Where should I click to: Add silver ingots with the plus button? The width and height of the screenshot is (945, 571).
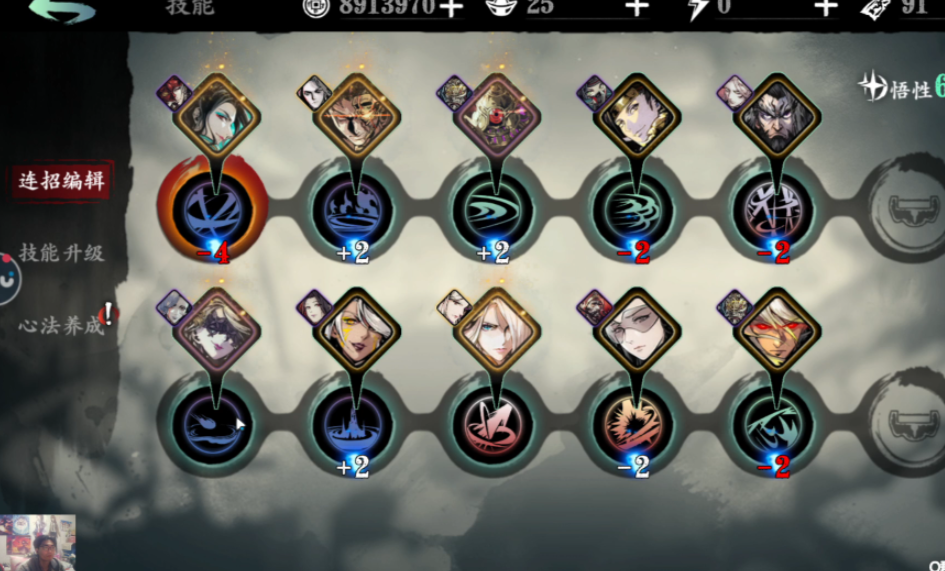(x=637, y=8)
